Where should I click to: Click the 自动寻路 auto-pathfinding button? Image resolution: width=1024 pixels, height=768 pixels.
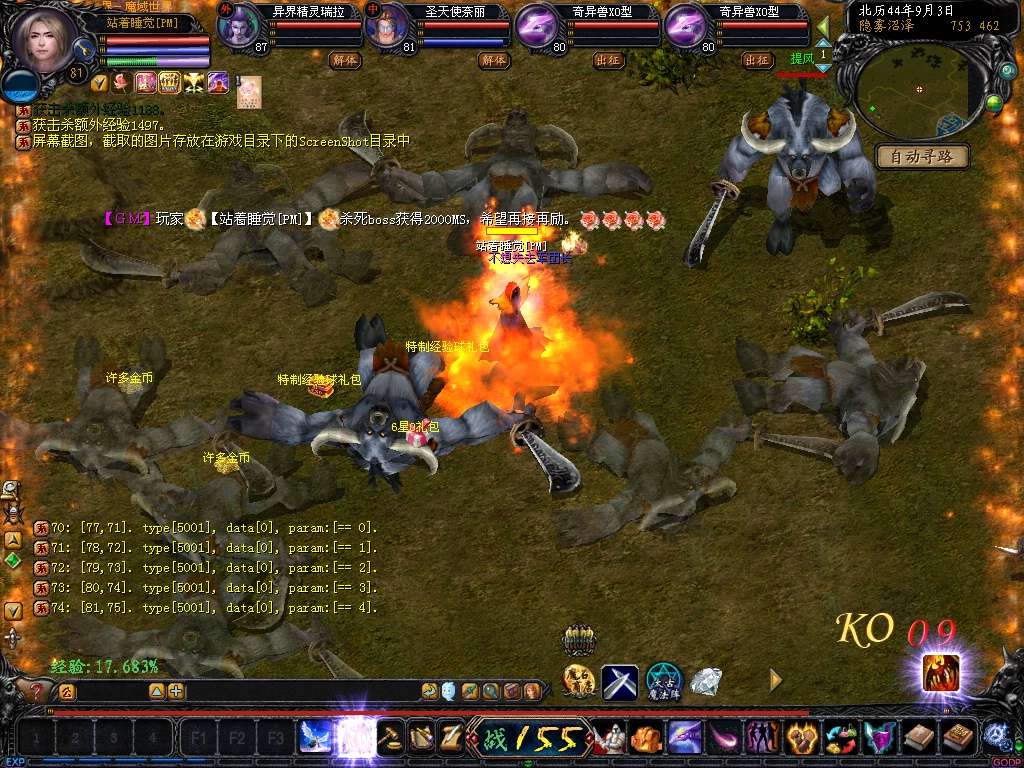(x=922, y=156)
